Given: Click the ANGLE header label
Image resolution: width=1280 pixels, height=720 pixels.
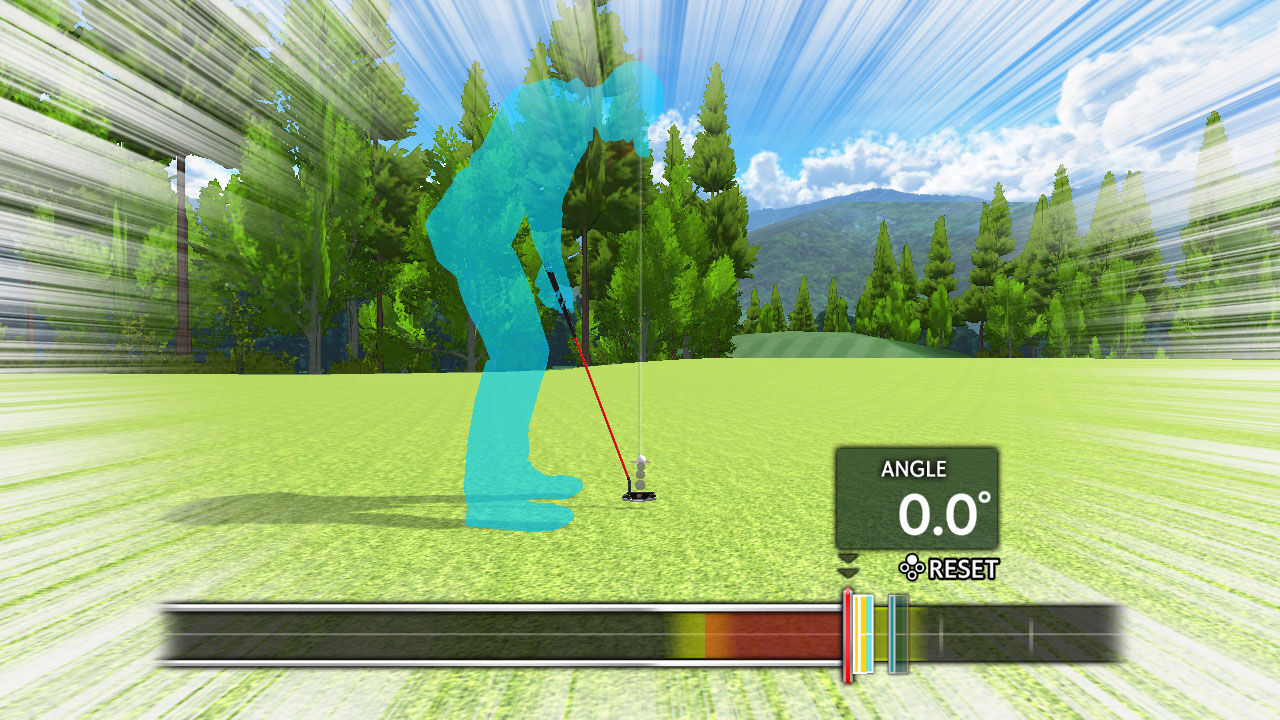Looking at the screenshot, I should pyautogui.click(x=915, y=469).
